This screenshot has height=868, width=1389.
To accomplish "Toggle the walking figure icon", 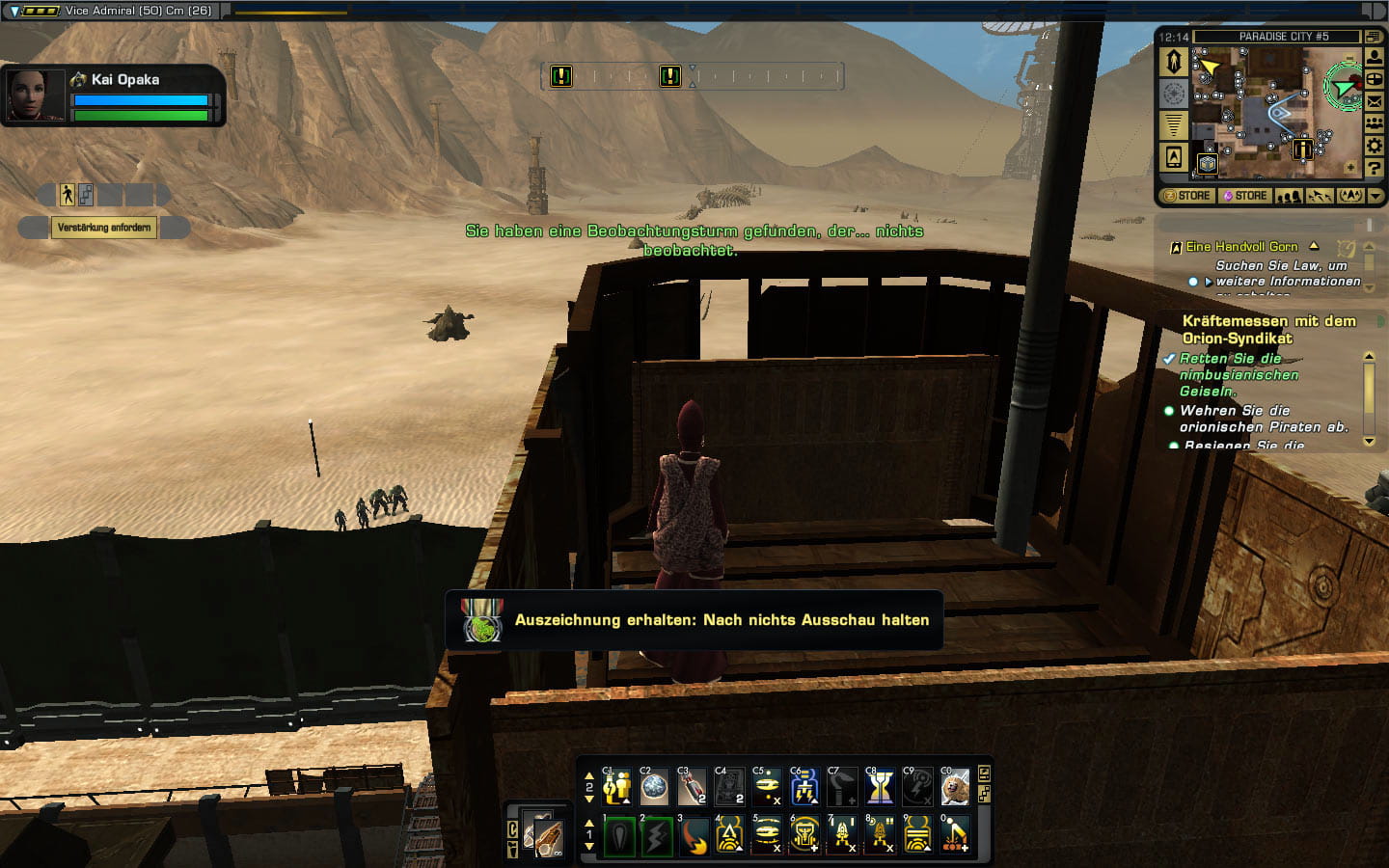I will pyautogui.click(x=67, y=195).
